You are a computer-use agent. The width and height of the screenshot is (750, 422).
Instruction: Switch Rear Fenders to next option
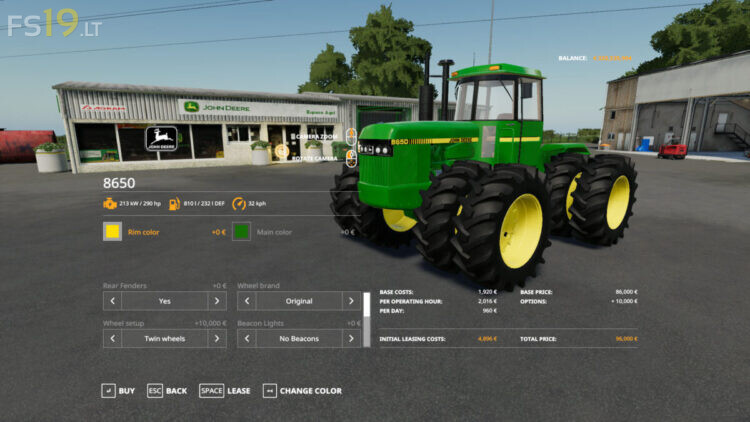[x=217, y=301]
